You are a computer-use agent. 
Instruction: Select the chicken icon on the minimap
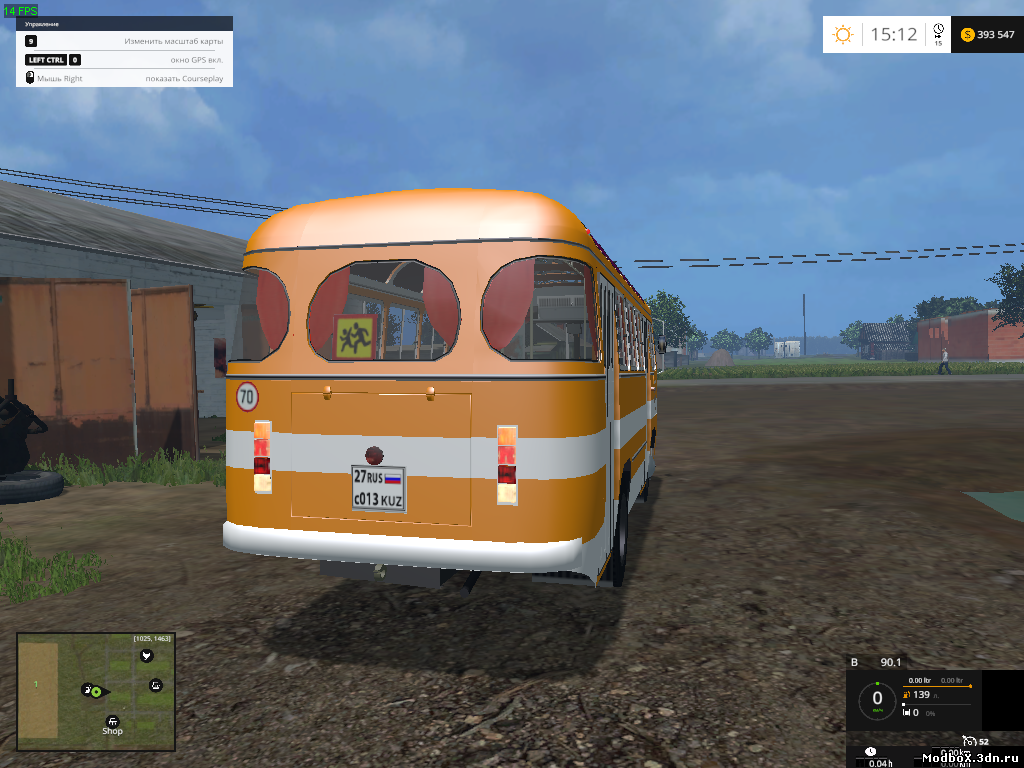(x=147, y=656)
